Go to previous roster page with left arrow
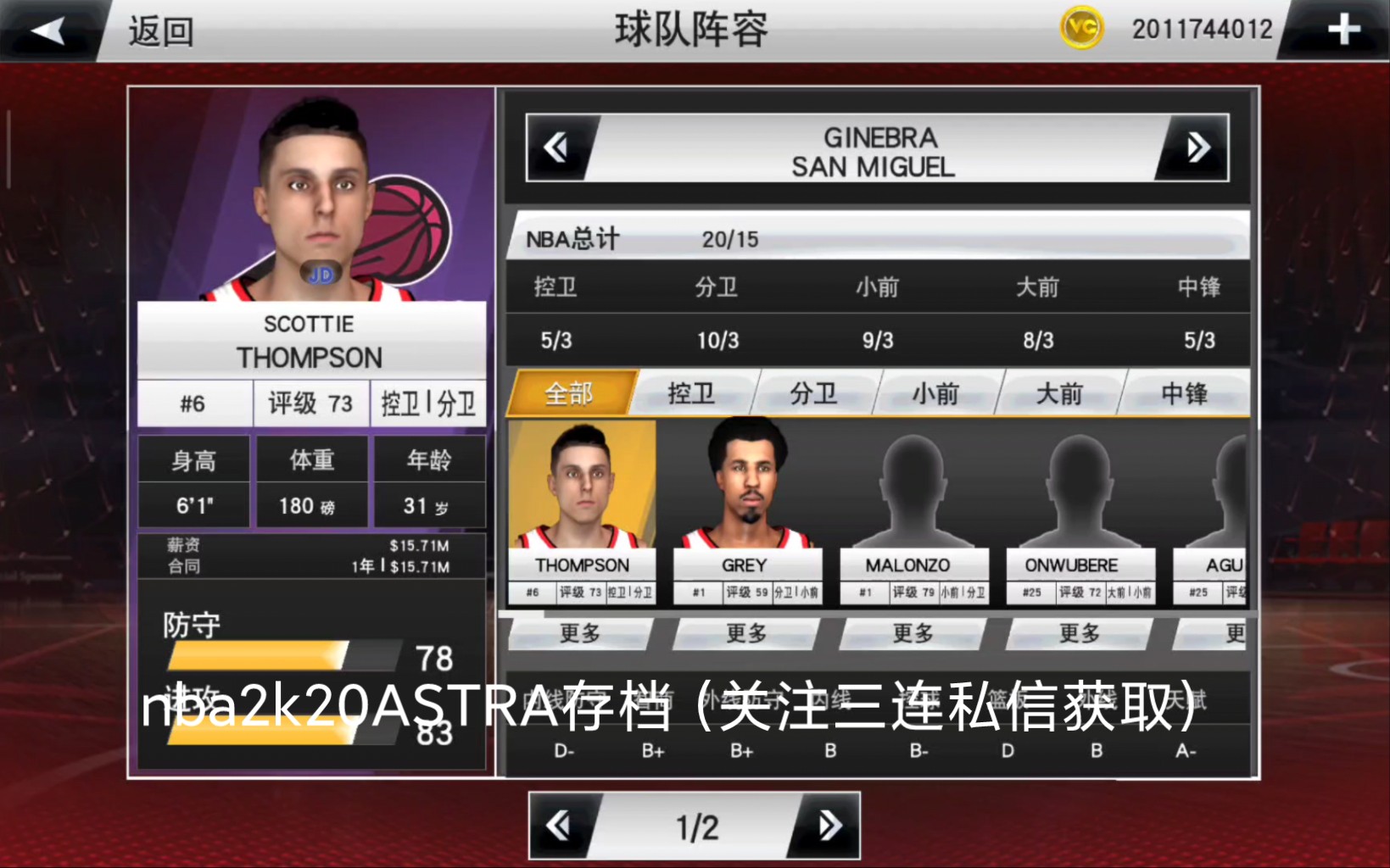The image size is (1390, 868). tap(560, 824)
